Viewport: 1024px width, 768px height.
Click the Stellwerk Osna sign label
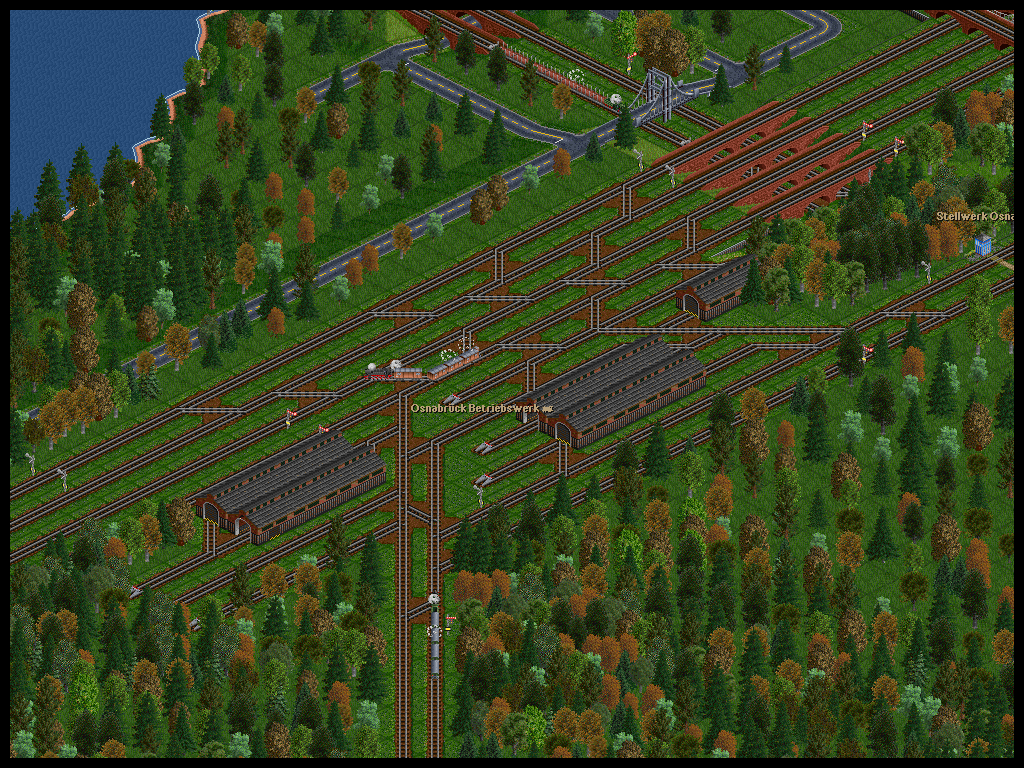(x=976, y=216)
